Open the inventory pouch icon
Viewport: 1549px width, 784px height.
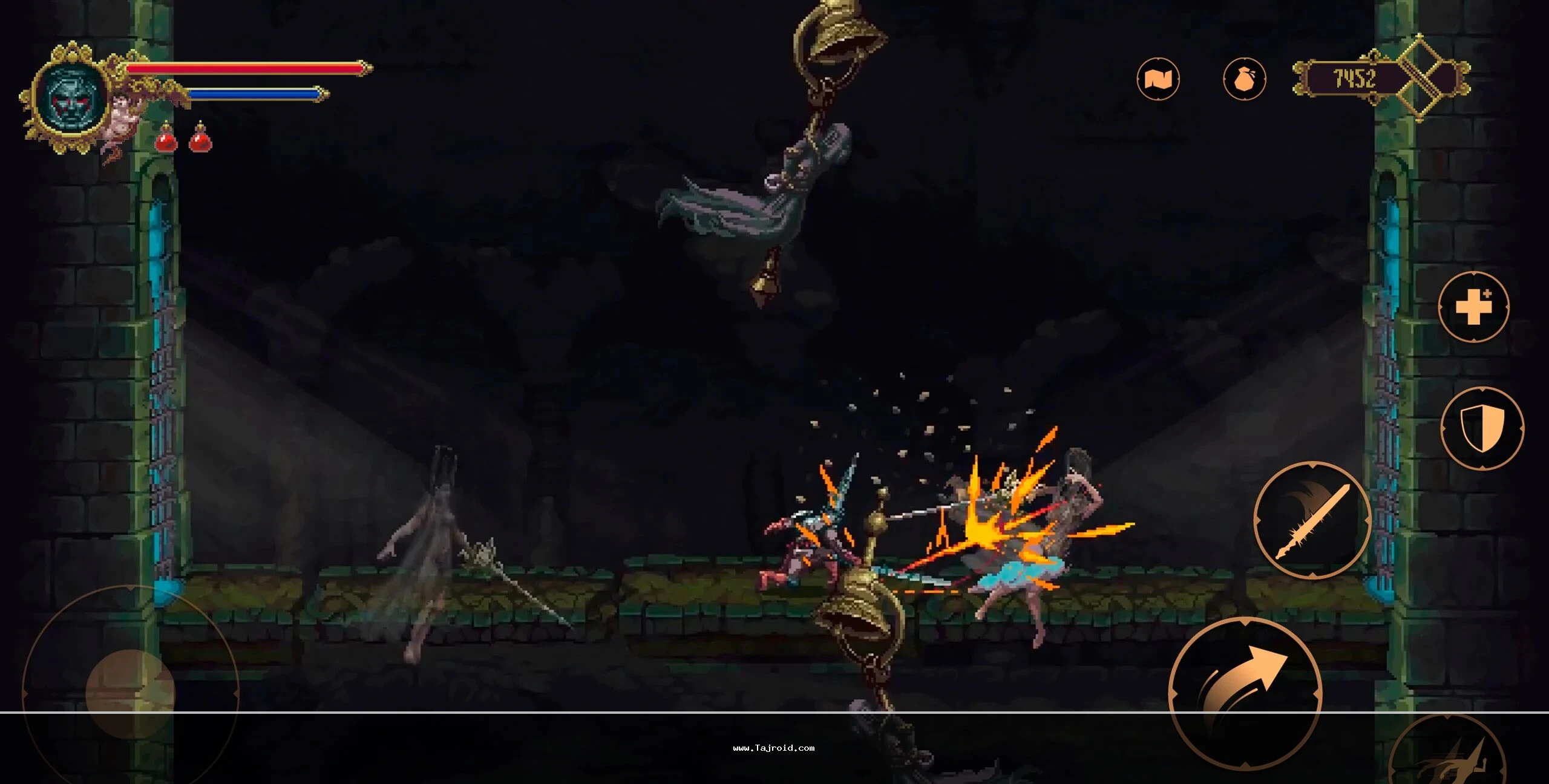(1244, 79)
